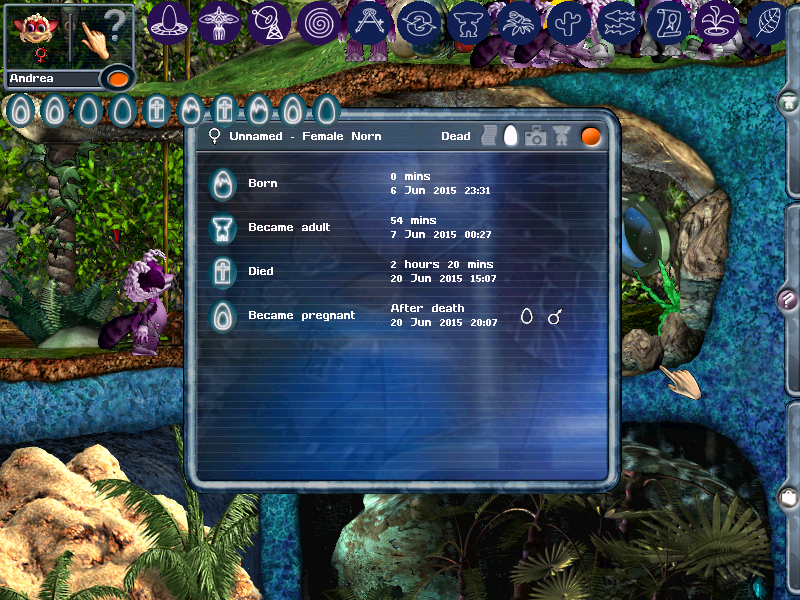Select the white egg life-events tab

pyautogui.click(x=512, y=136)
